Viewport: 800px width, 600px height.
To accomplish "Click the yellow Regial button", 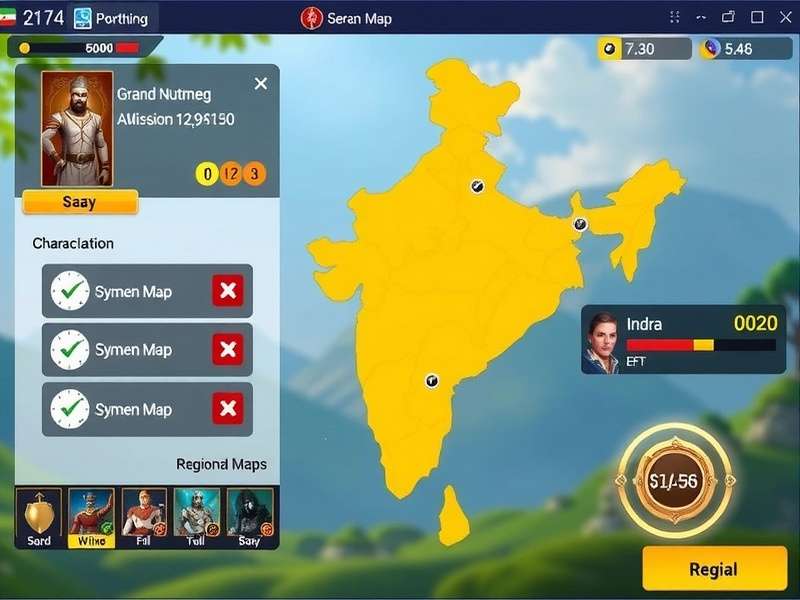I will pos(714,569).
